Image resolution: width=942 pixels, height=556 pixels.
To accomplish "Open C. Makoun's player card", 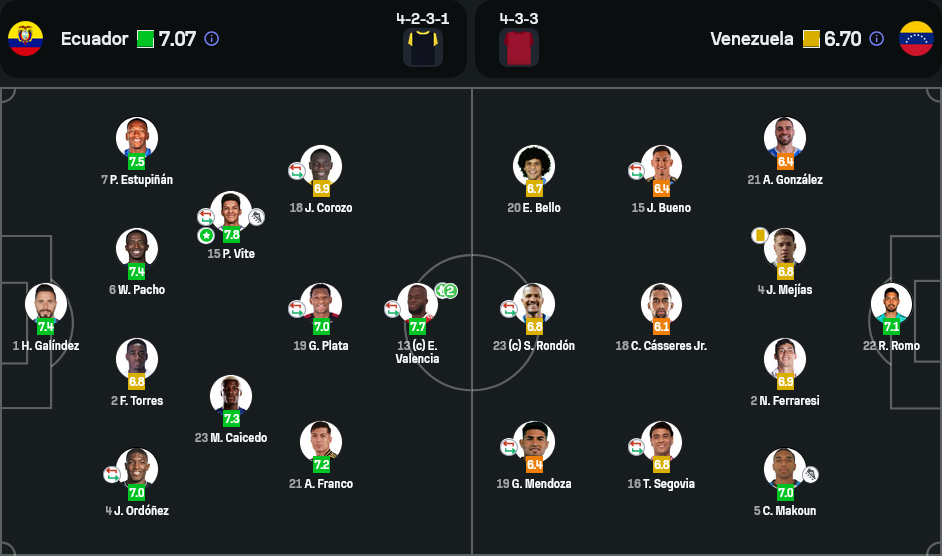I will point(785,469).
